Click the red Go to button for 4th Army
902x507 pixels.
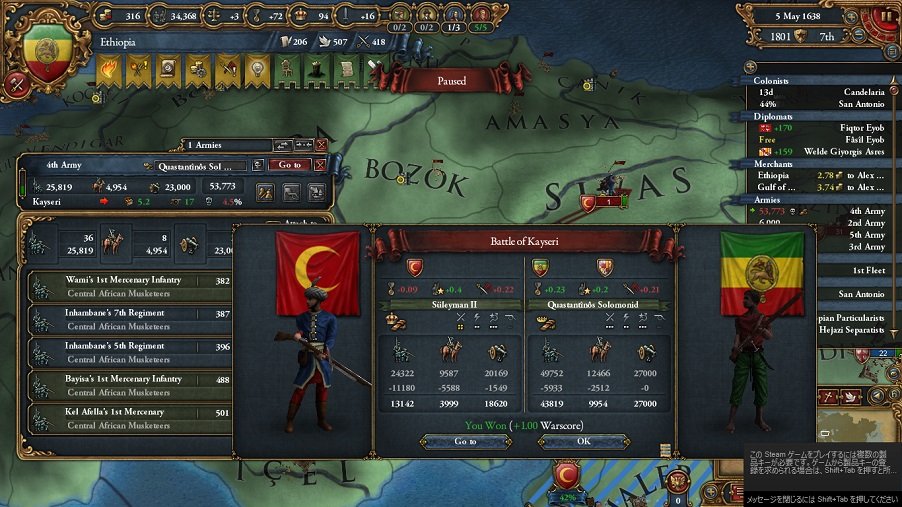tap(289, 165)
